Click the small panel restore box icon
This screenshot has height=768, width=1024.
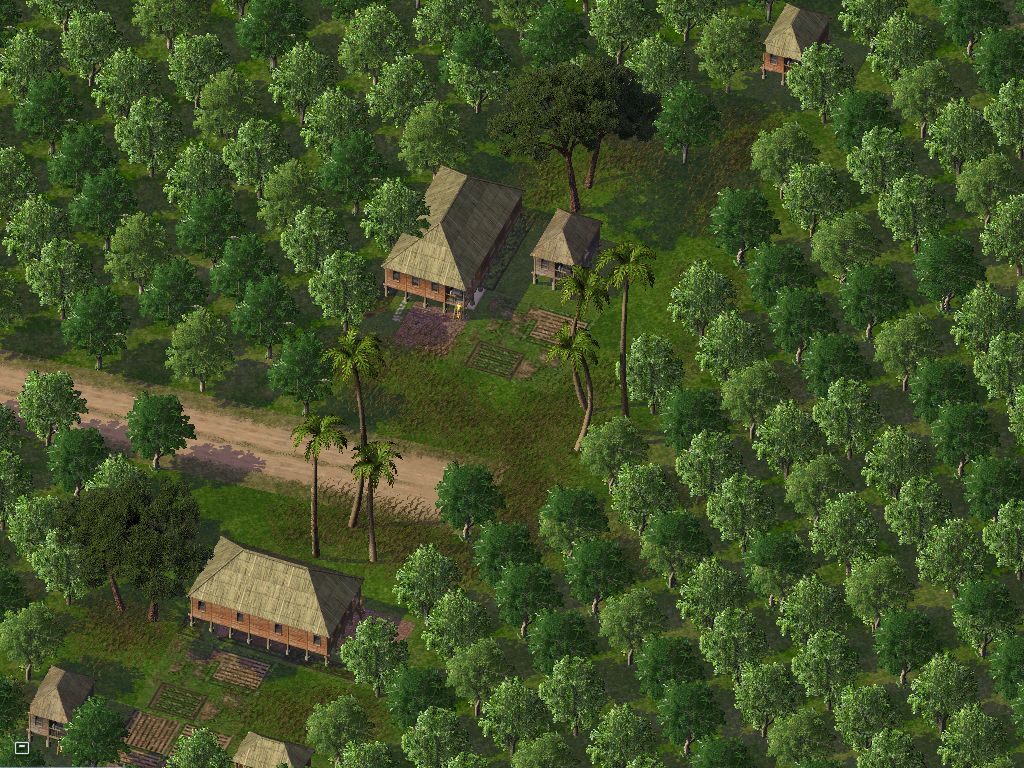pos(22,746)
